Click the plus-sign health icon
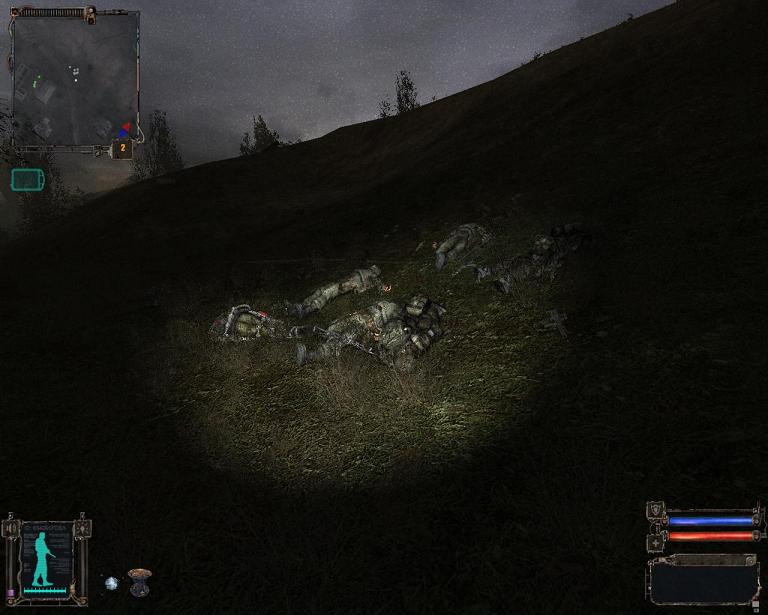The height and width of the screenshot is (615, 768). coord(656,540)
